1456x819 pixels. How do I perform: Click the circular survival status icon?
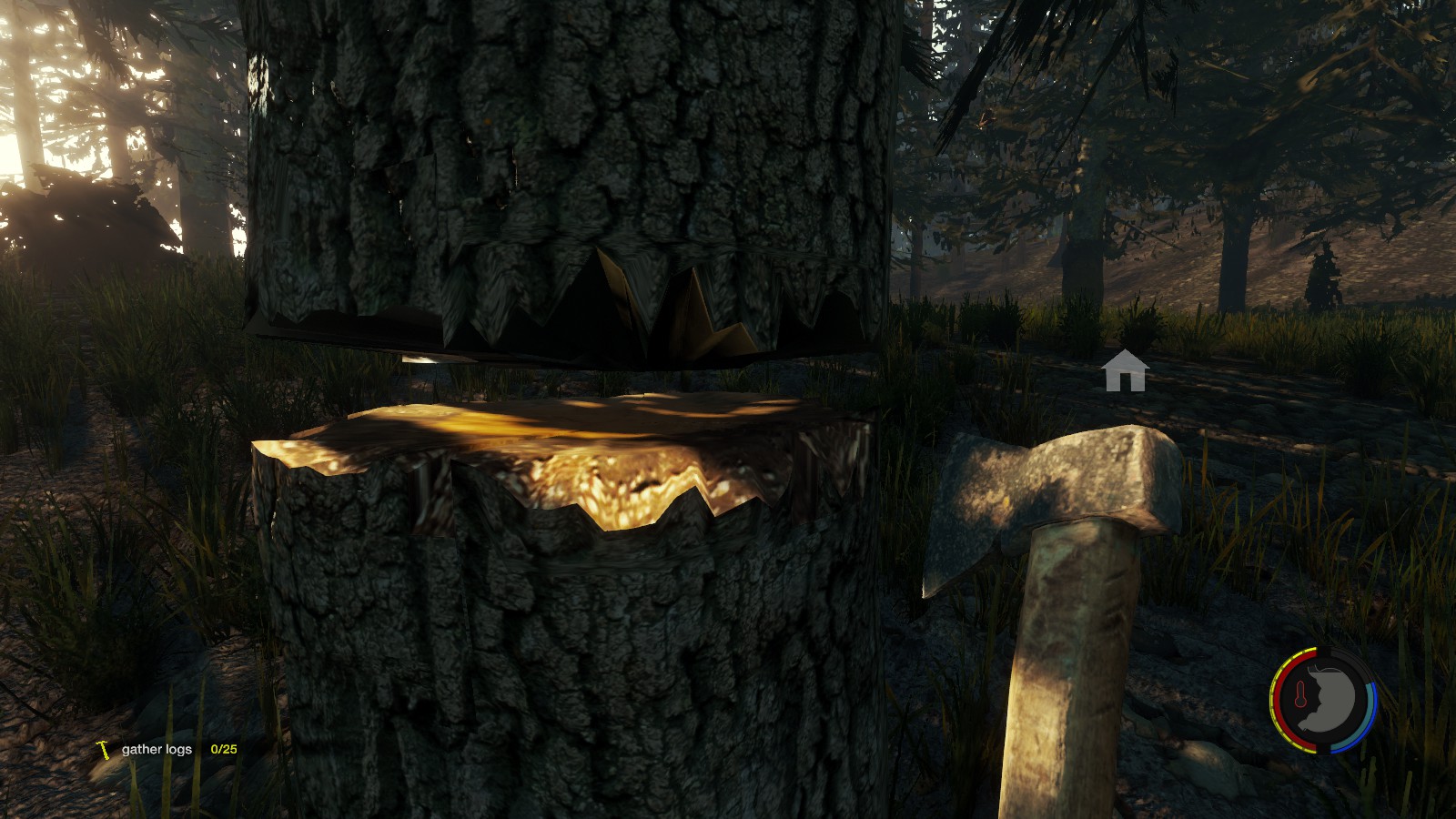tap(1323, 700)
